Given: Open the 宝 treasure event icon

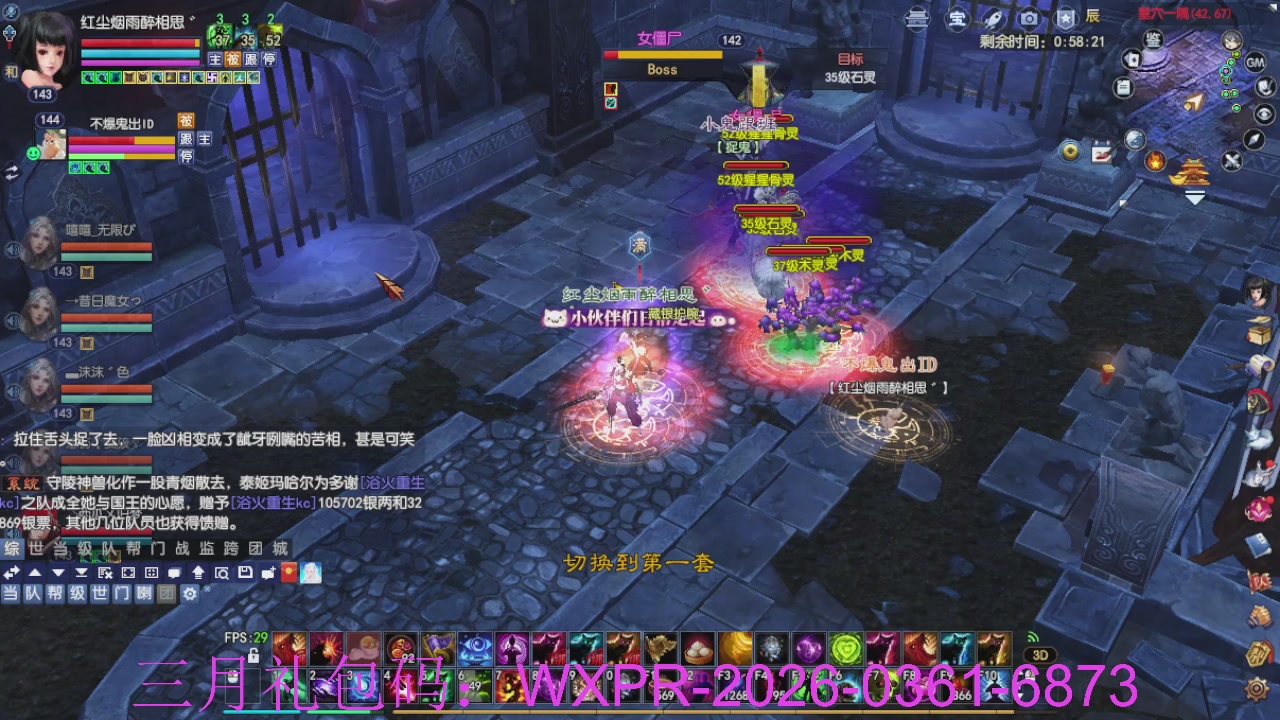Looking at the screenshot, I should tap(957, 17).
